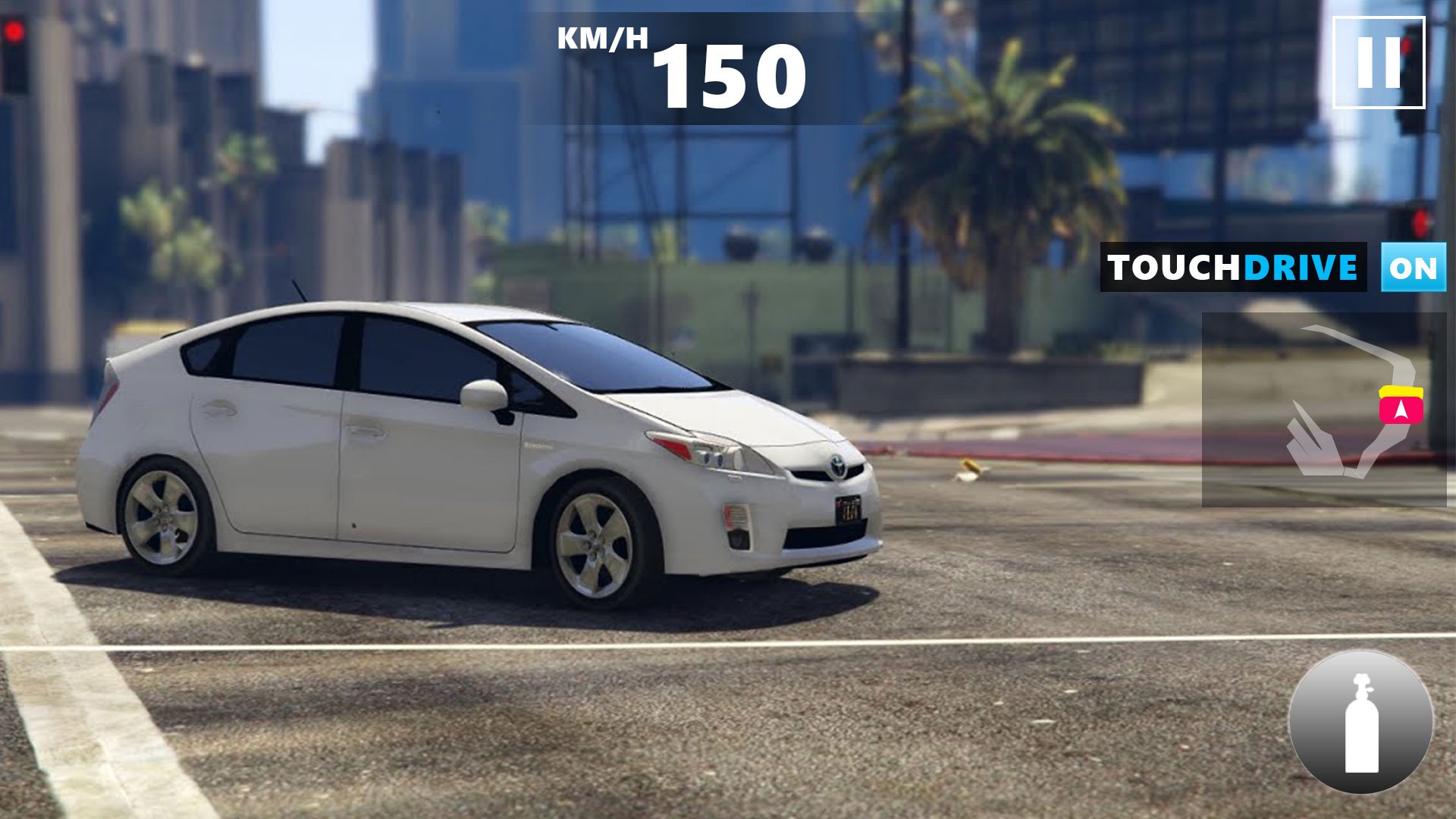1456x819 pixels.
Task: Open the track minimap
Action: [1323, 409]
